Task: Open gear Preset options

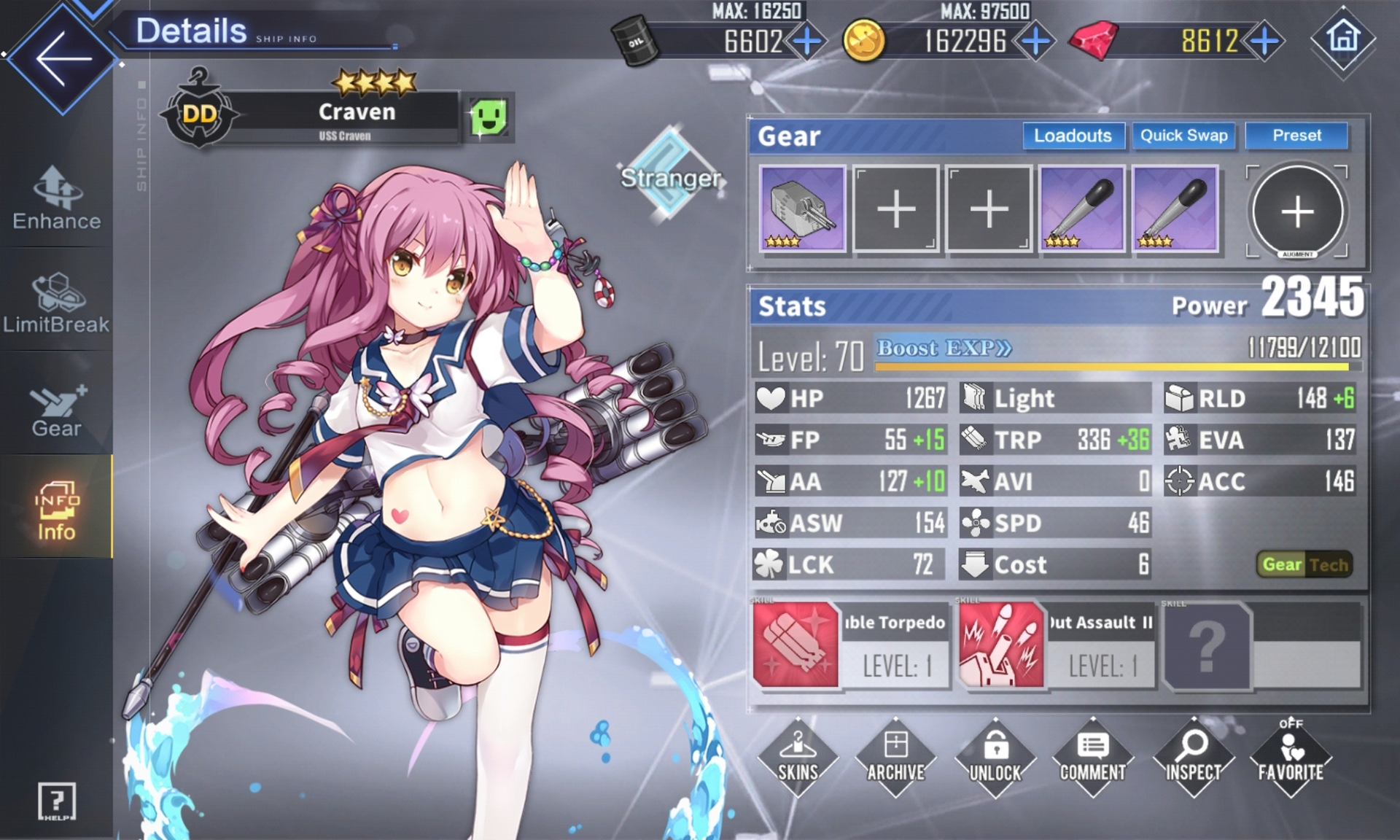Action: [1296, 136]
